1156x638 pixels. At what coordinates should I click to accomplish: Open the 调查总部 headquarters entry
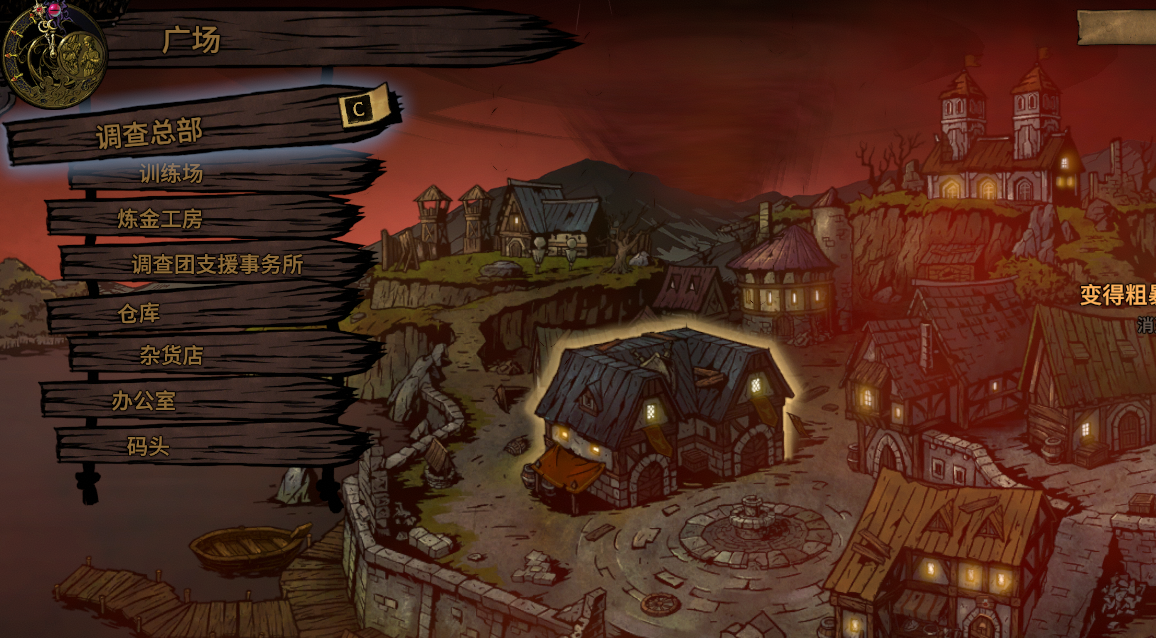(150, 131)
